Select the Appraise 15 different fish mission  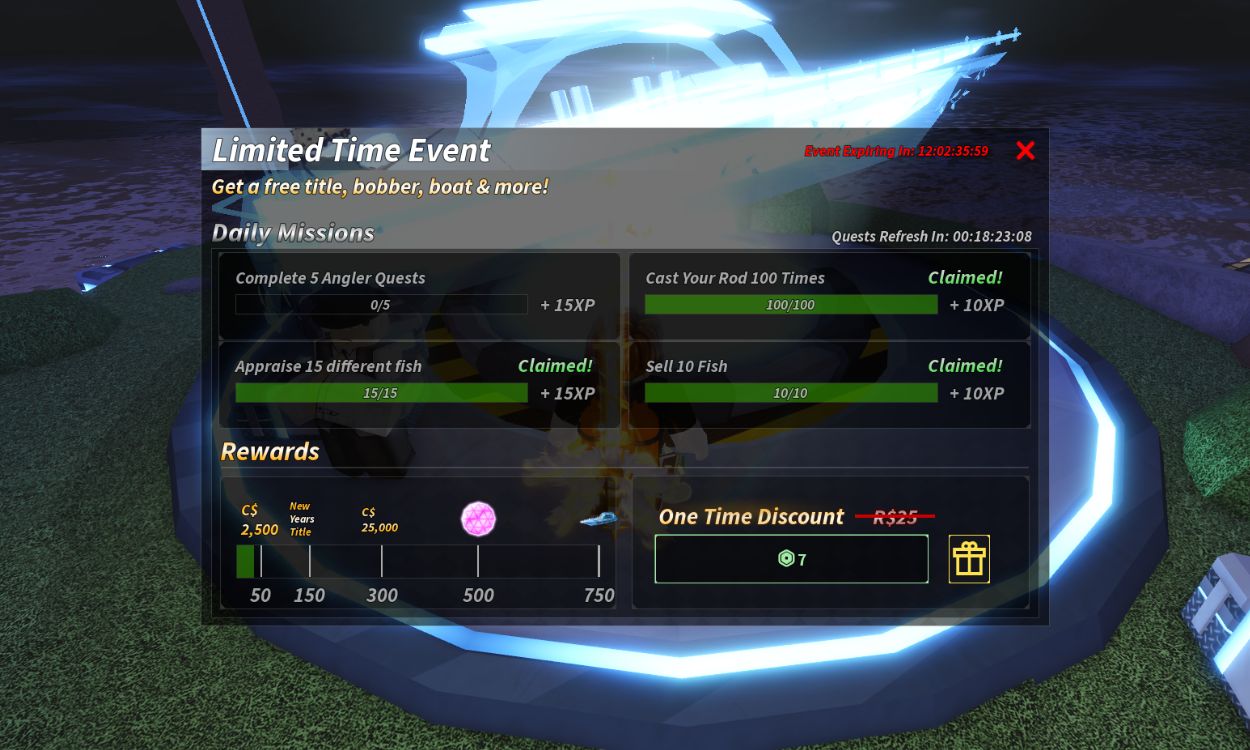click(x=419, y=382)
